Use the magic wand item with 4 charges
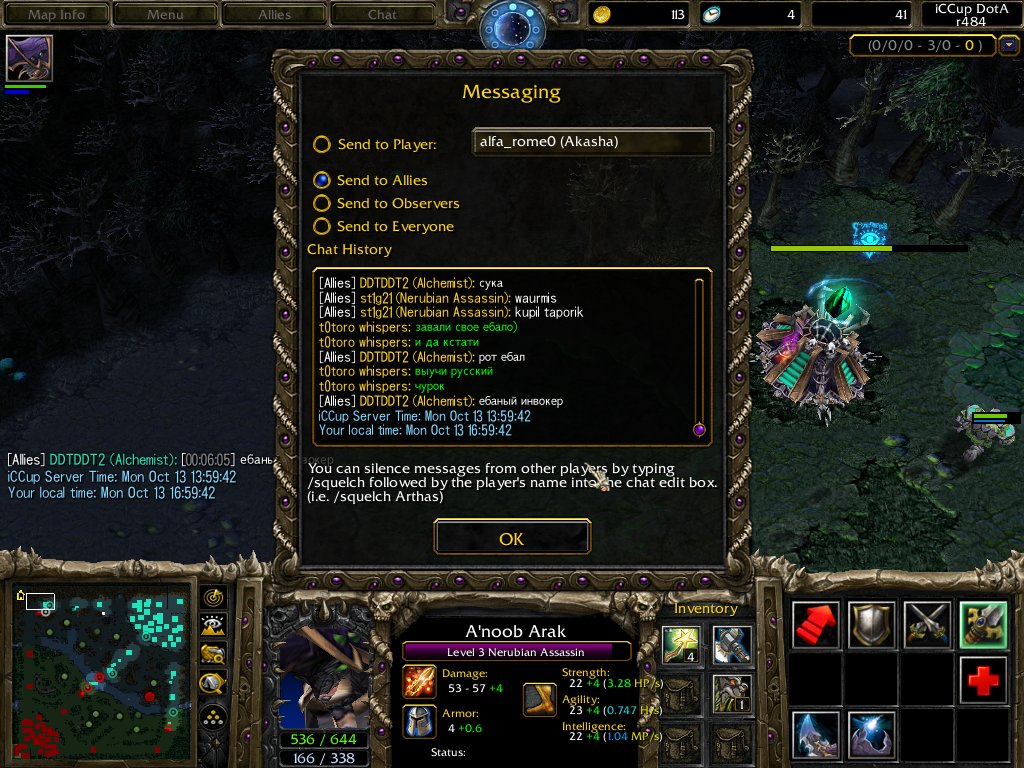The width and height of the screenshot is (1024, 768). click(x=679, y=643)
